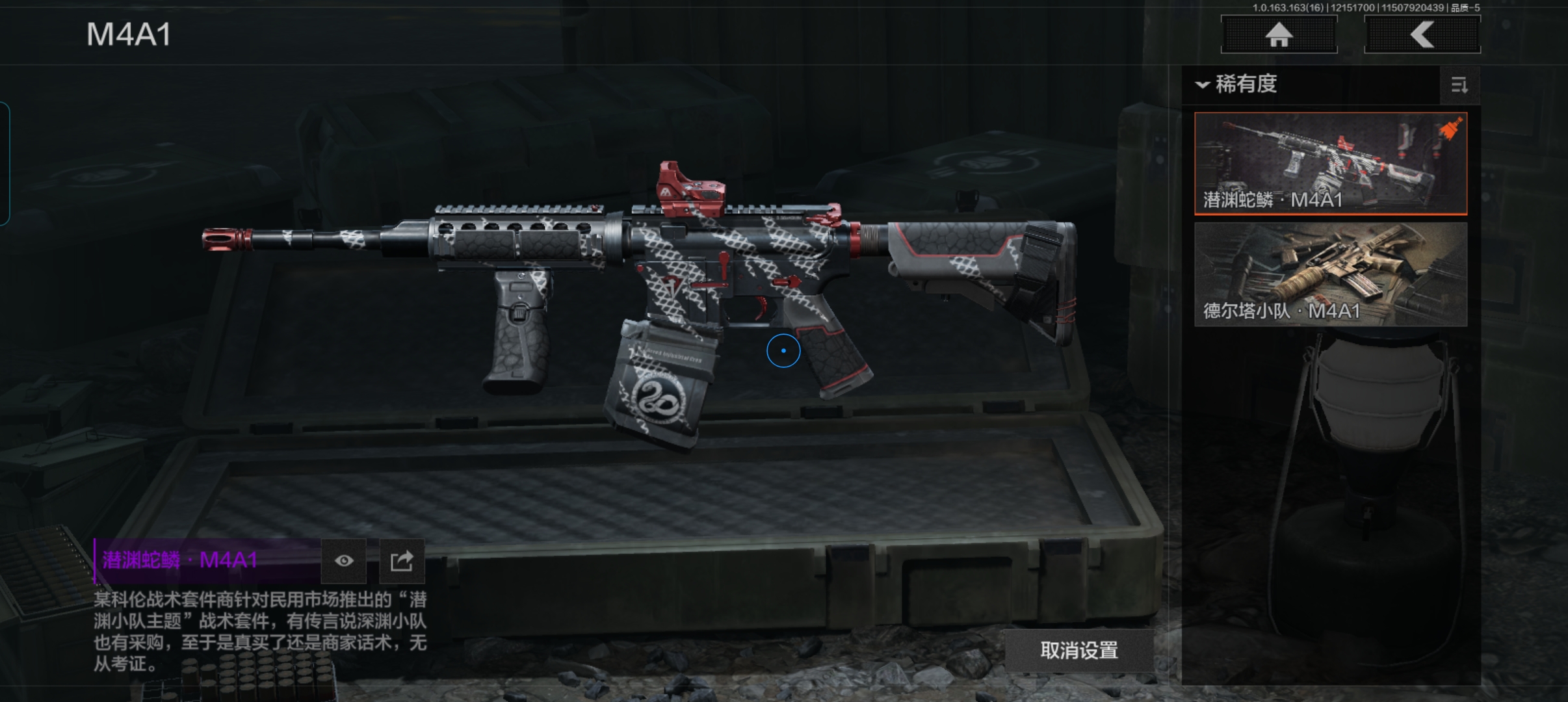Return to the home screen
The height and width of the screenshot is (702, 1568).
pos(1279,34)
